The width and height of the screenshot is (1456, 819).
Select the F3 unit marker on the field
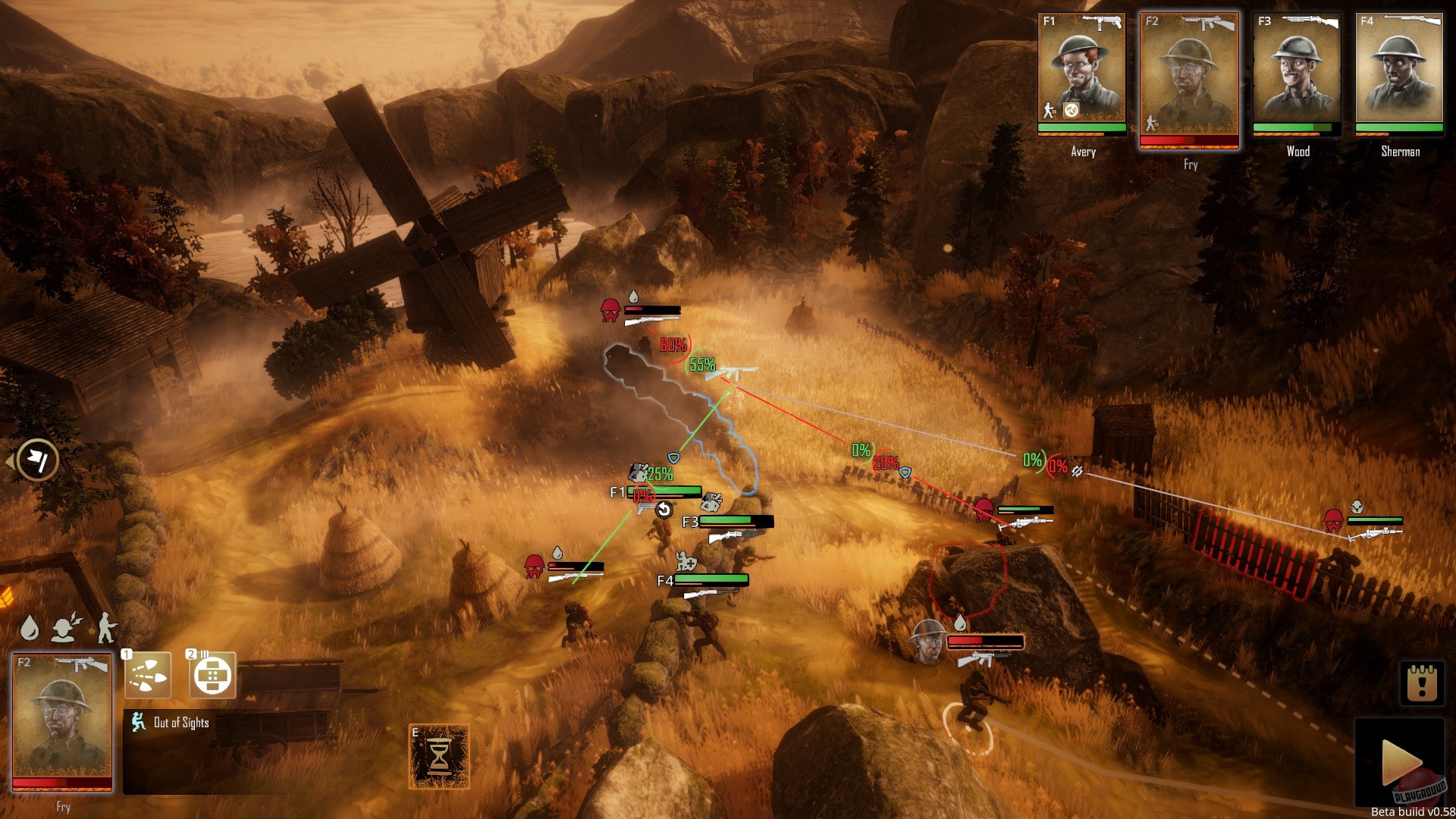[690, 522]
